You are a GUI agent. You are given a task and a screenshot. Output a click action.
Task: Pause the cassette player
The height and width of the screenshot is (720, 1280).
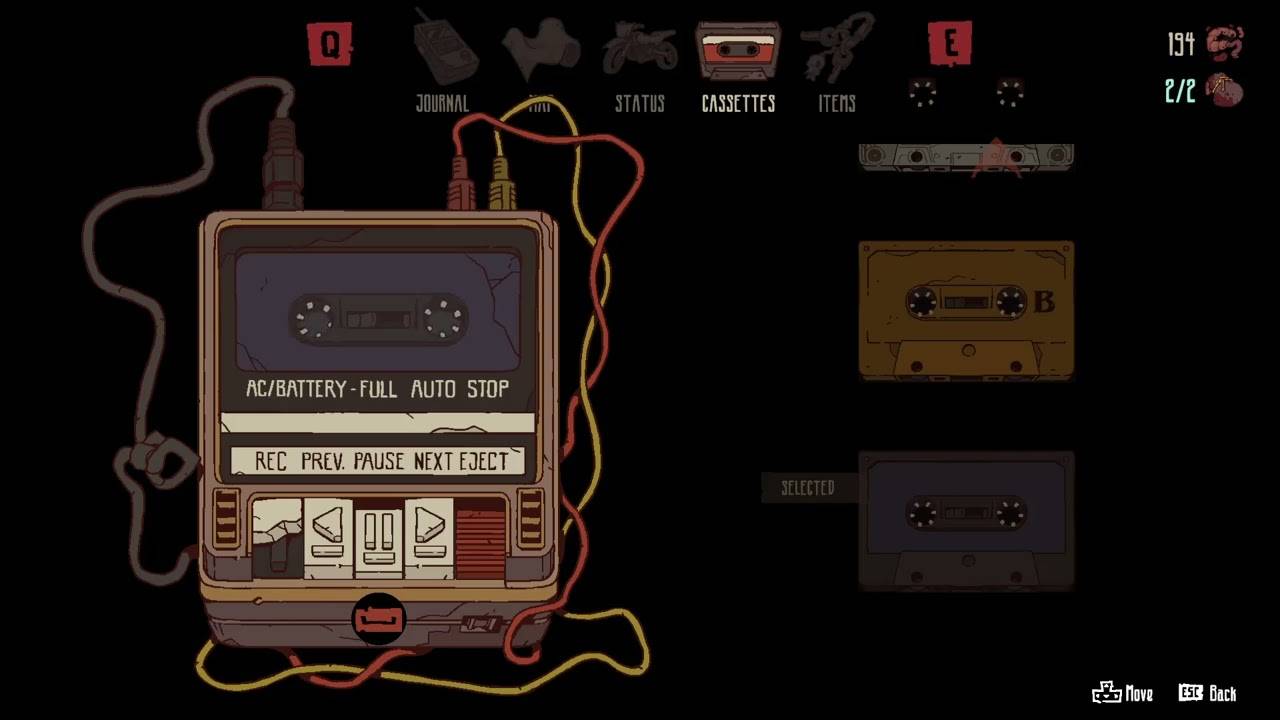click(379, 539)
